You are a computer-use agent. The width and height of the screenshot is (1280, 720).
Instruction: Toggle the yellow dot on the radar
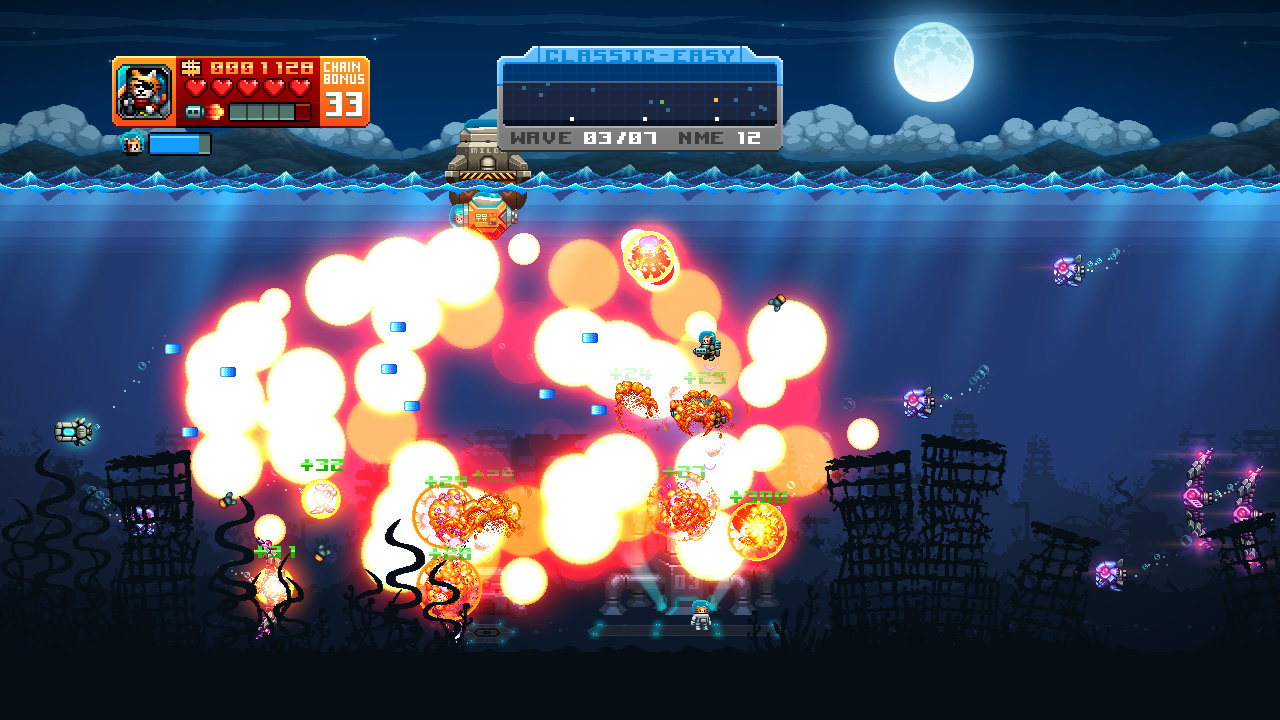715,100
